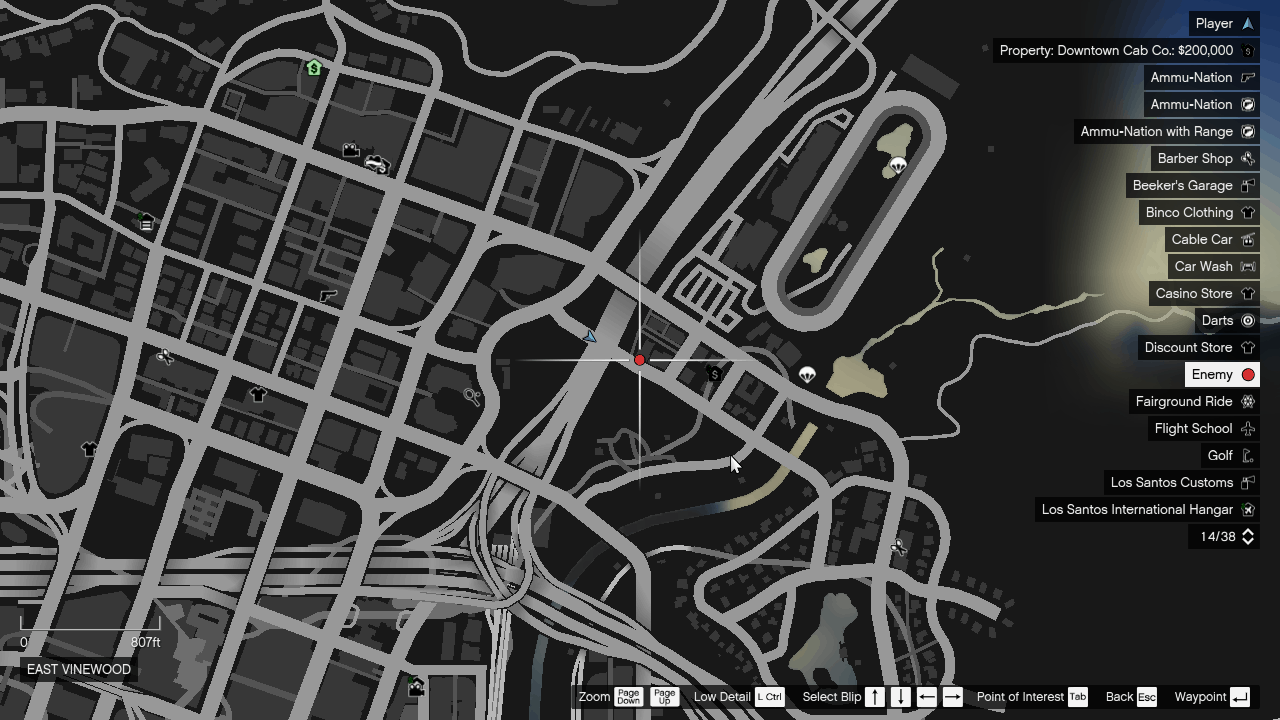Click the scissors icon beside Barber Shop

tap(1247, 158)
